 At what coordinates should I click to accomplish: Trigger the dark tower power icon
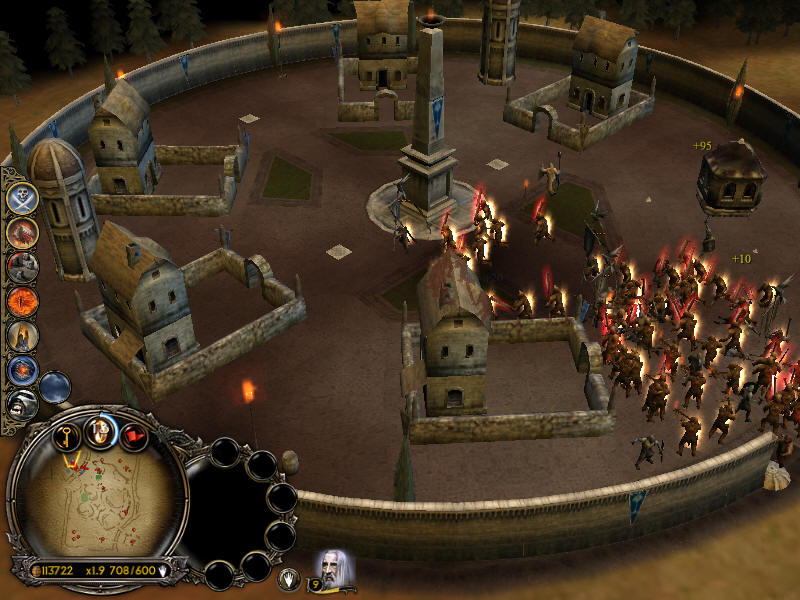point(22,335)
